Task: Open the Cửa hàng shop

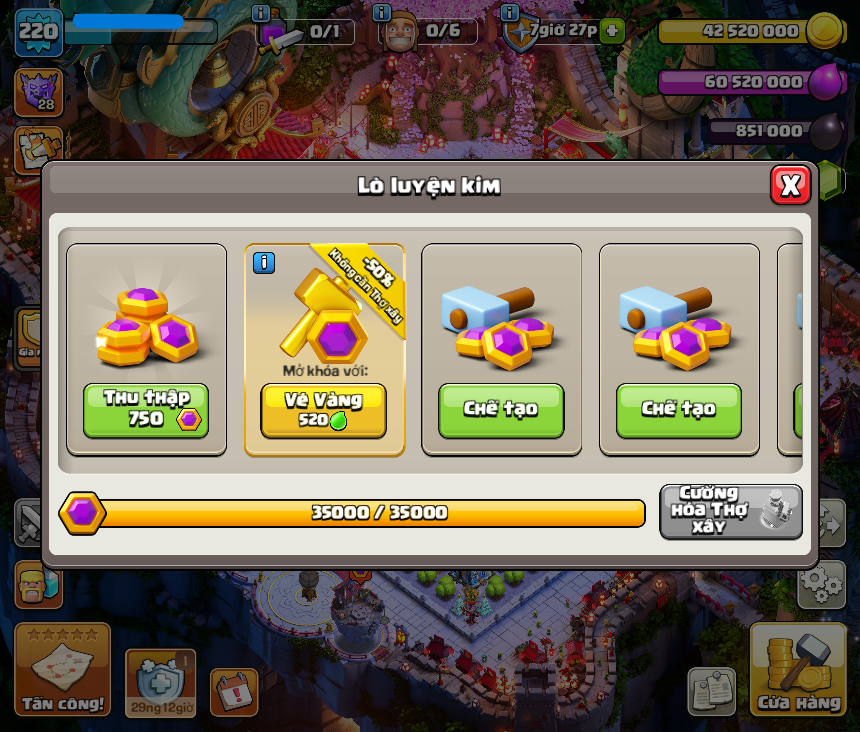Action: pos(798,670)
